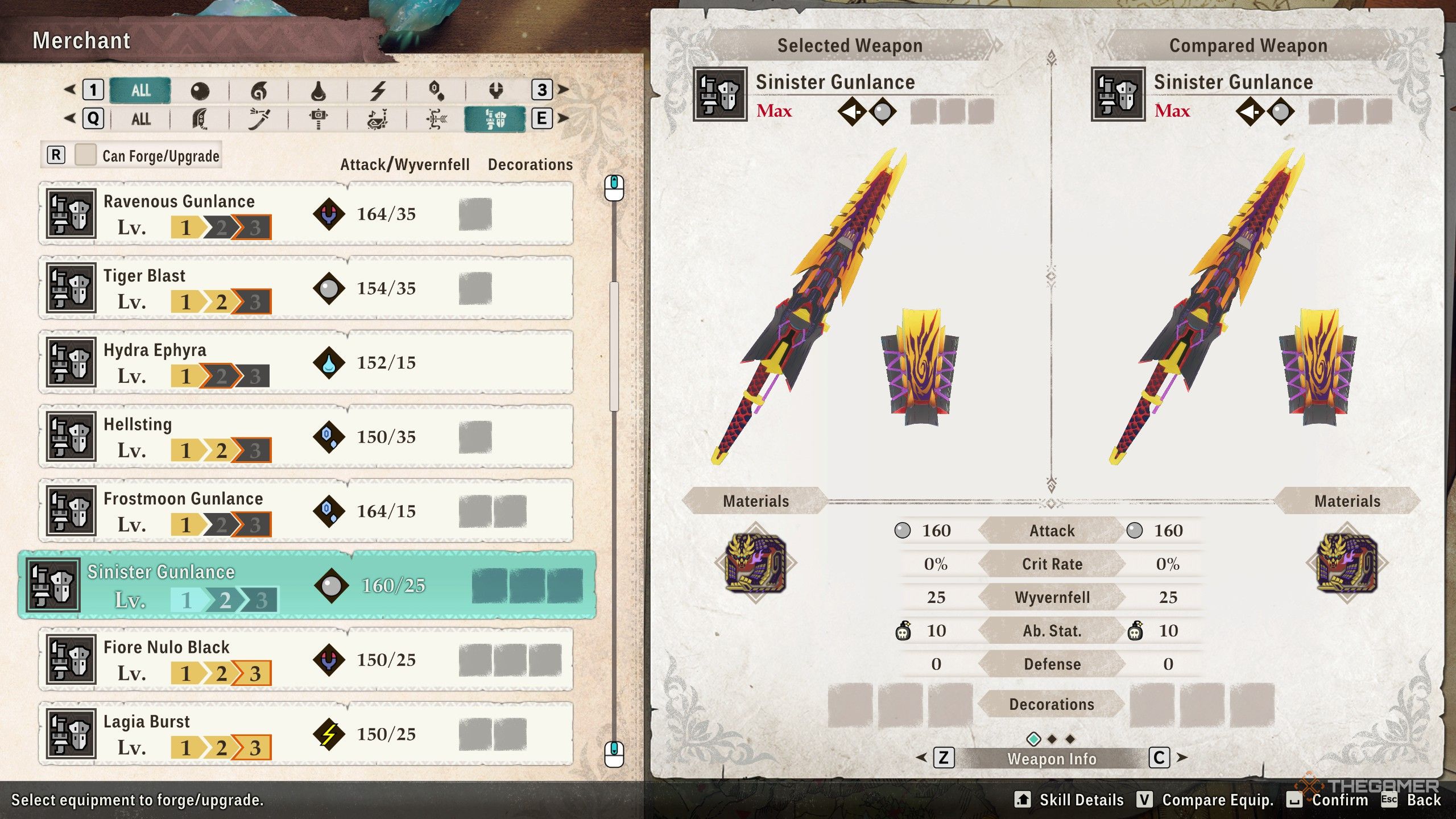Open Skill Details in the bottom bar
The height and width of the screenshot is (819, 1456).
click(x=1081, y=800)
